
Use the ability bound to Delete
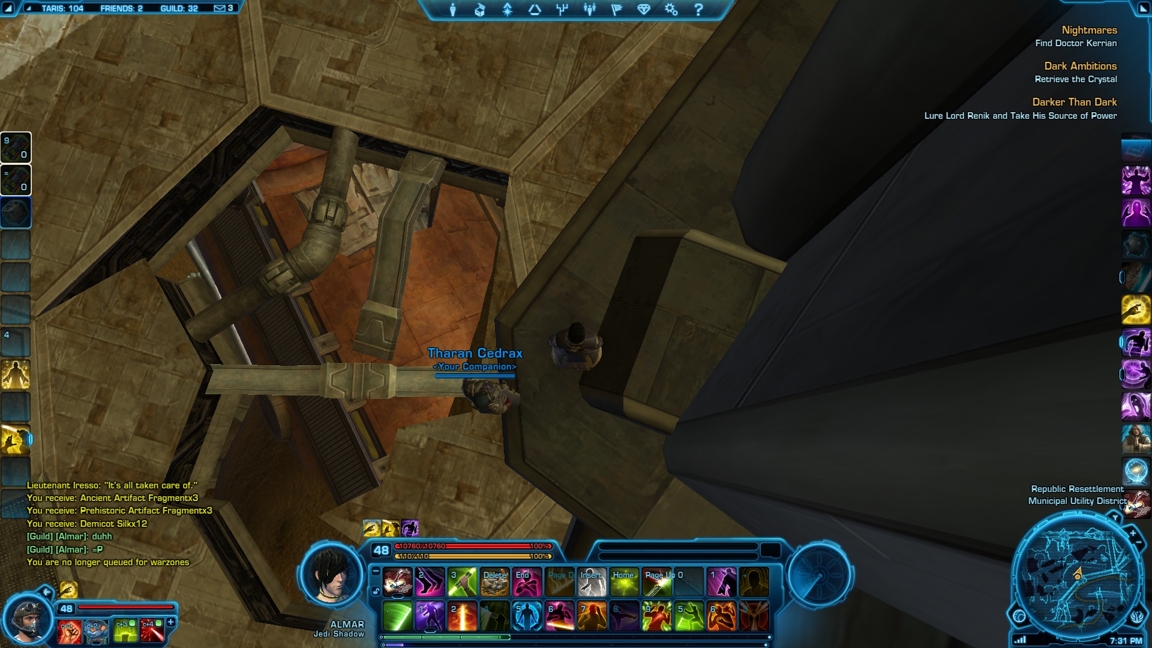coord(494,582)
